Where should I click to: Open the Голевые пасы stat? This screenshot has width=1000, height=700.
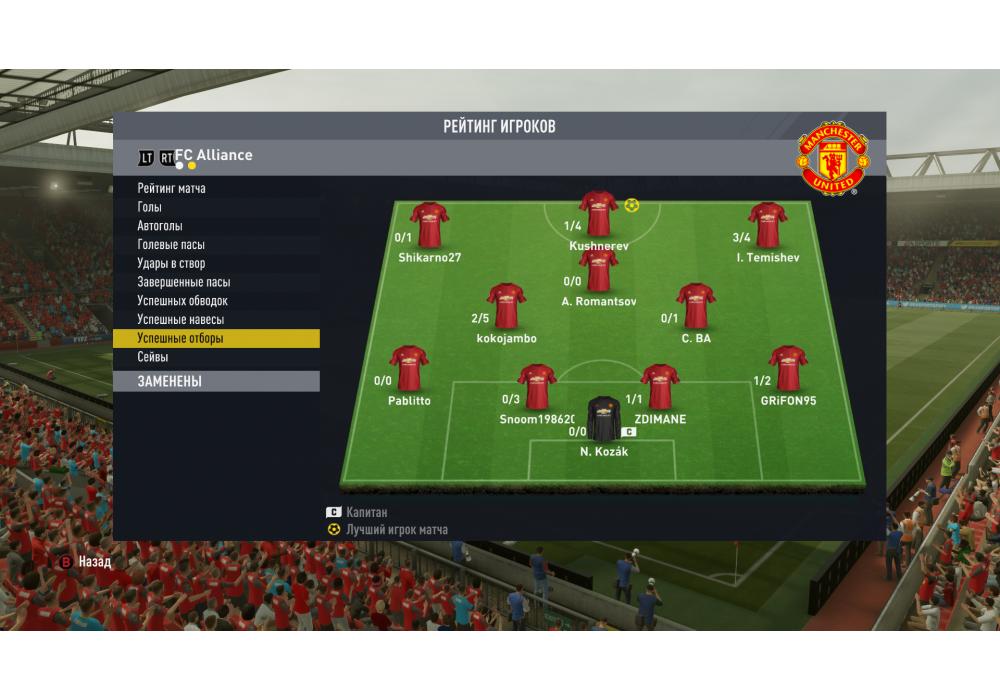(x=171, y=245)
